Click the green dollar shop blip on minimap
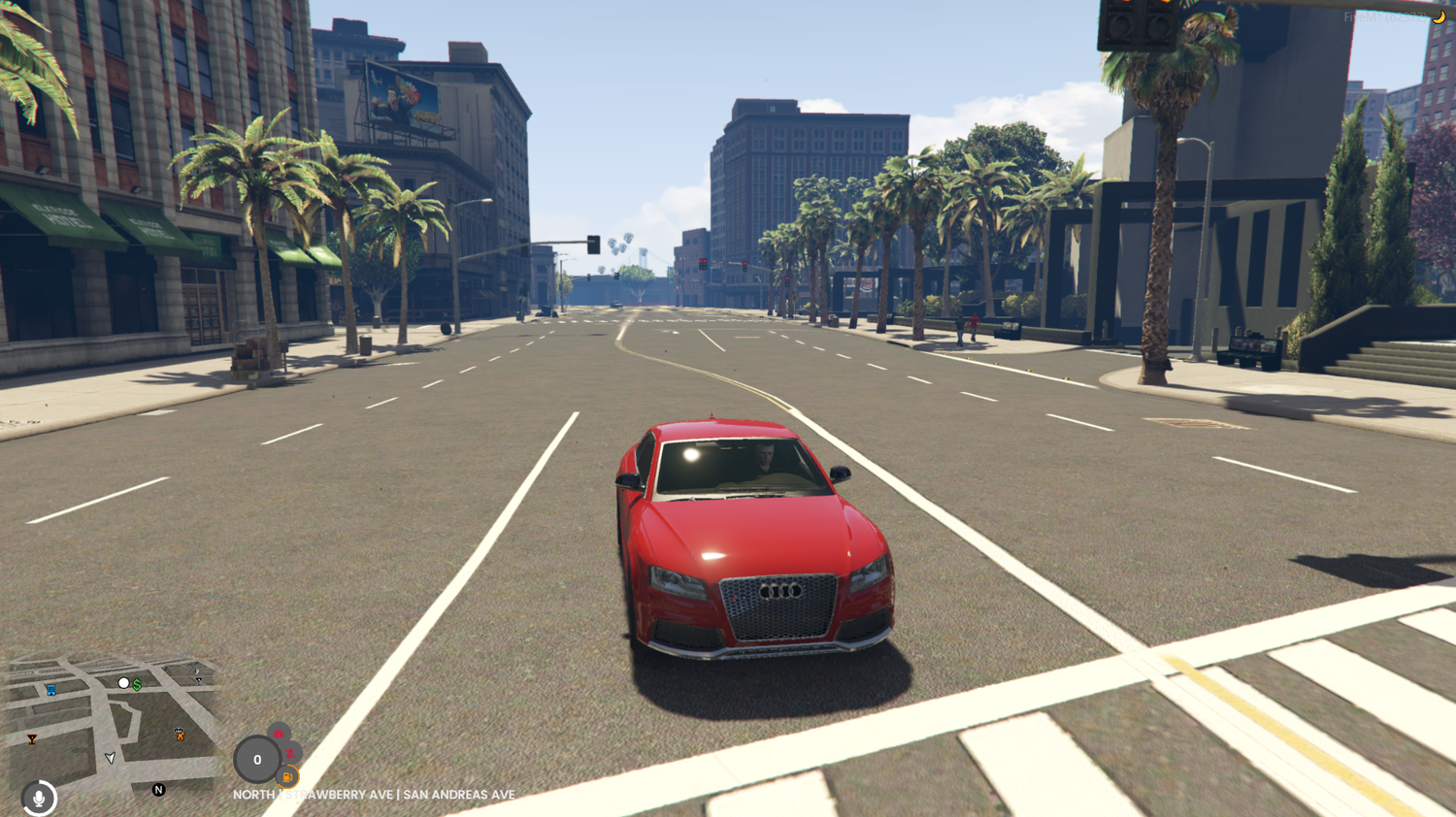 click(136, 683)
